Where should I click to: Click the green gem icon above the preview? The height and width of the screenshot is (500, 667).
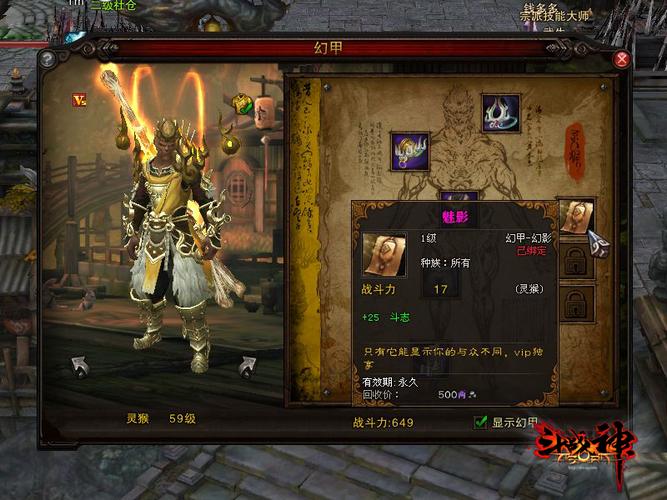243,103
